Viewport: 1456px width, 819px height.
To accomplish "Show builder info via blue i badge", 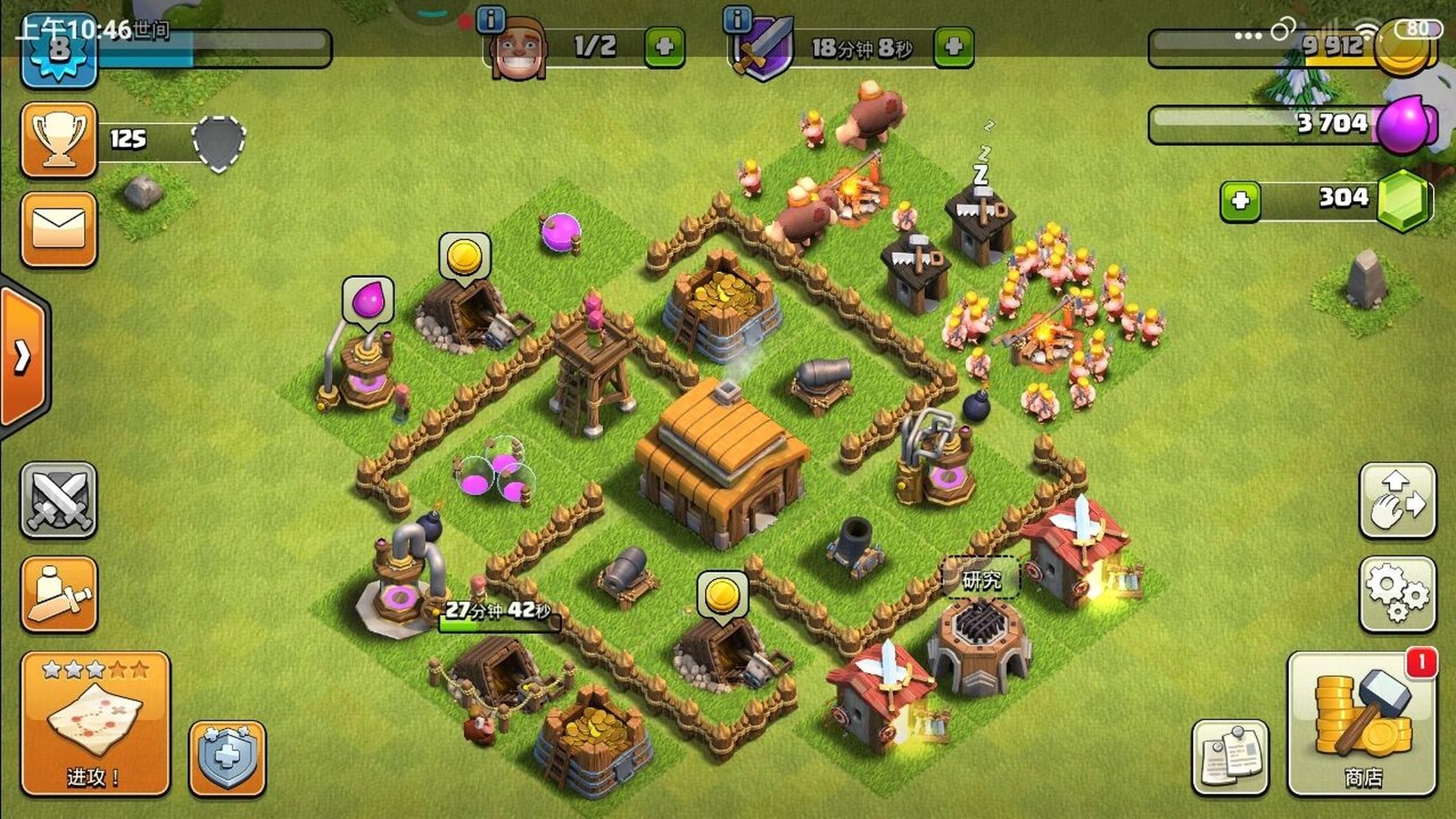I will coord(491,20).
